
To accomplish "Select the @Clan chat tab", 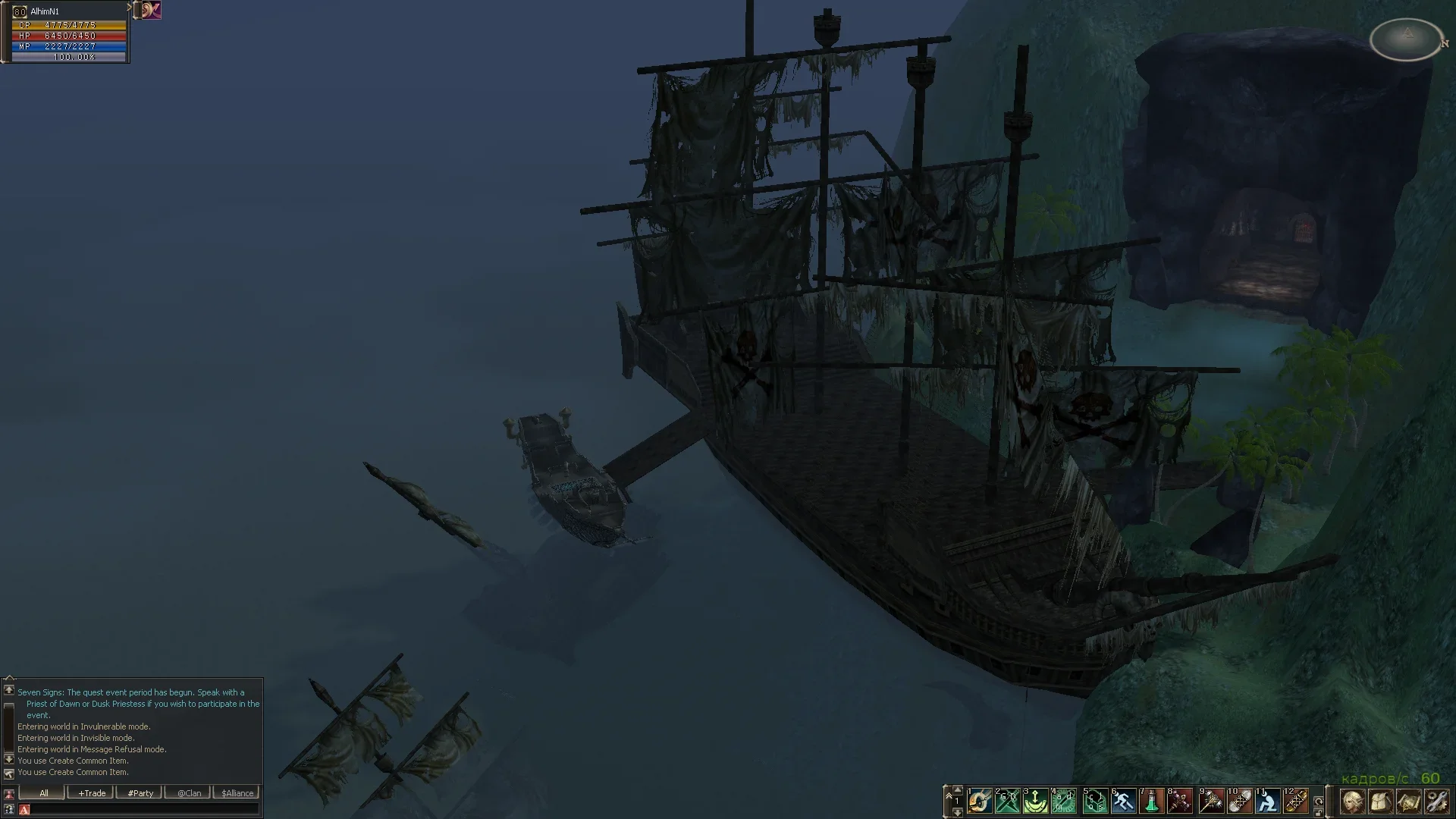I will (x=189, y=793).
